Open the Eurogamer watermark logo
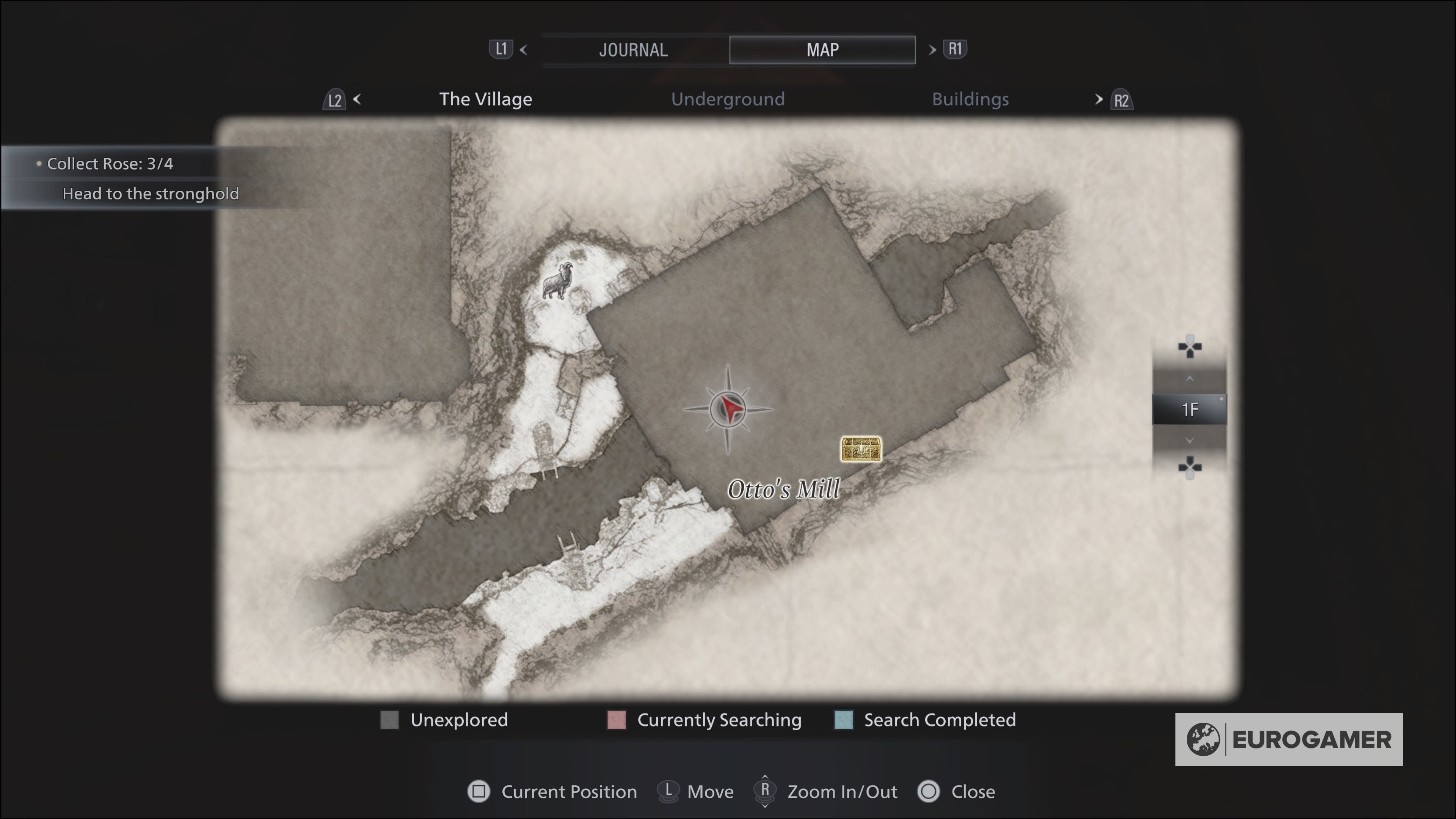 [1288, 739]
